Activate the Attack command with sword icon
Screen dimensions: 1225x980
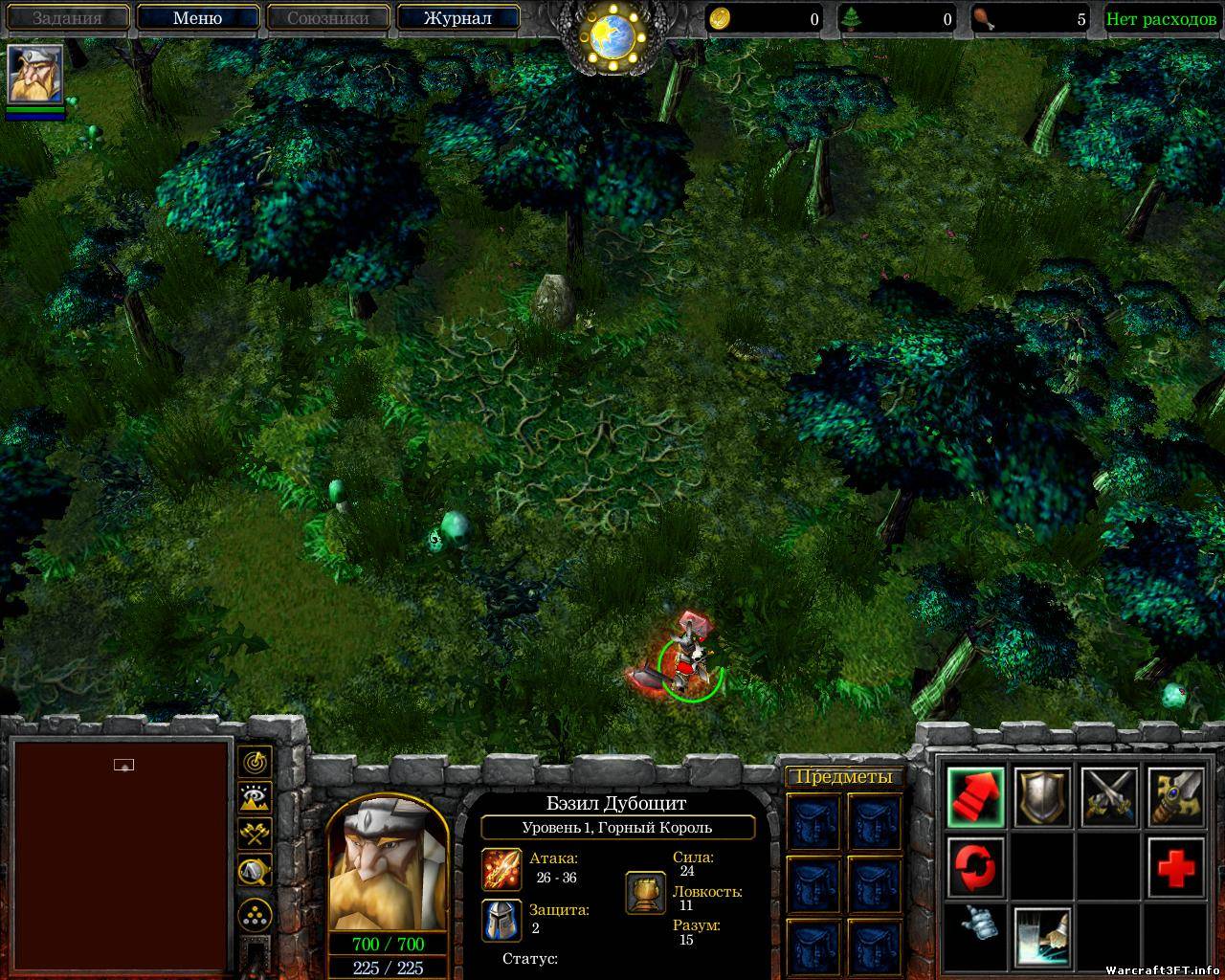click(x=1175, y=796)
